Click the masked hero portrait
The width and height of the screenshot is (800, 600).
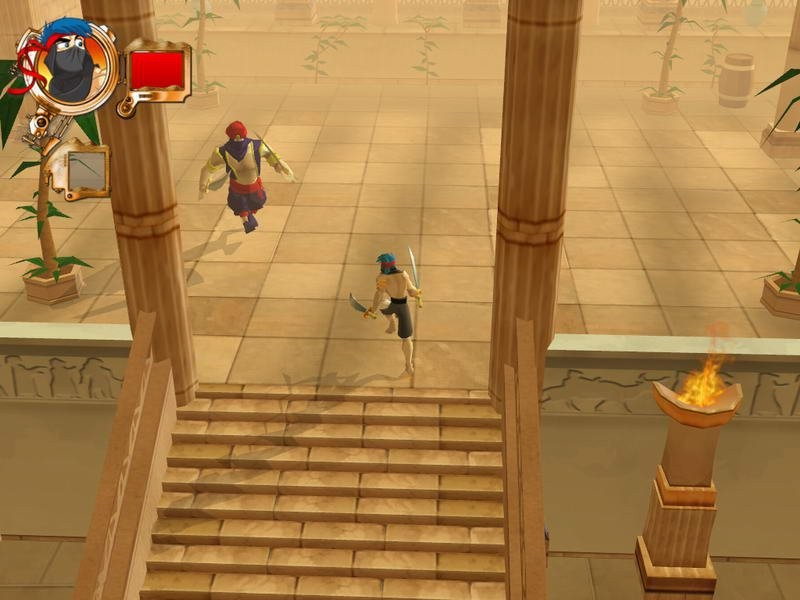pos(68,66)
